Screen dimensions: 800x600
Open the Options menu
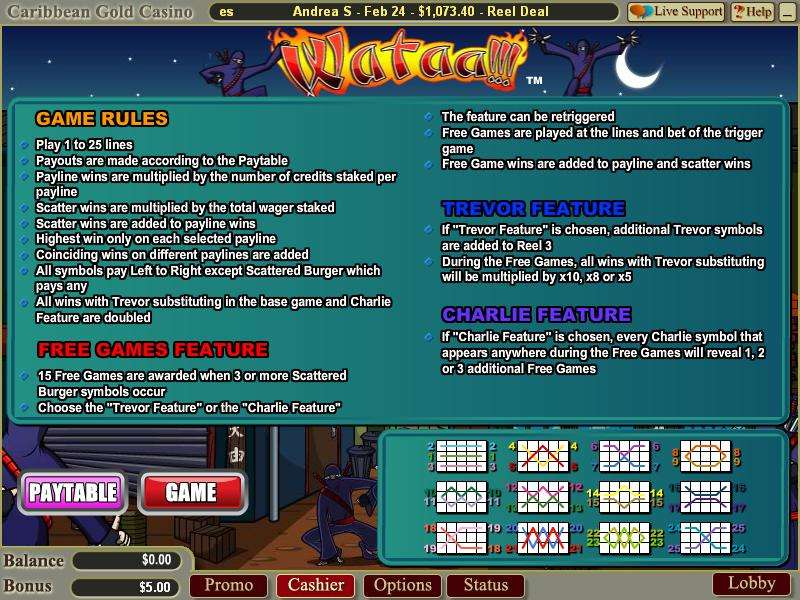pos(402,585)
